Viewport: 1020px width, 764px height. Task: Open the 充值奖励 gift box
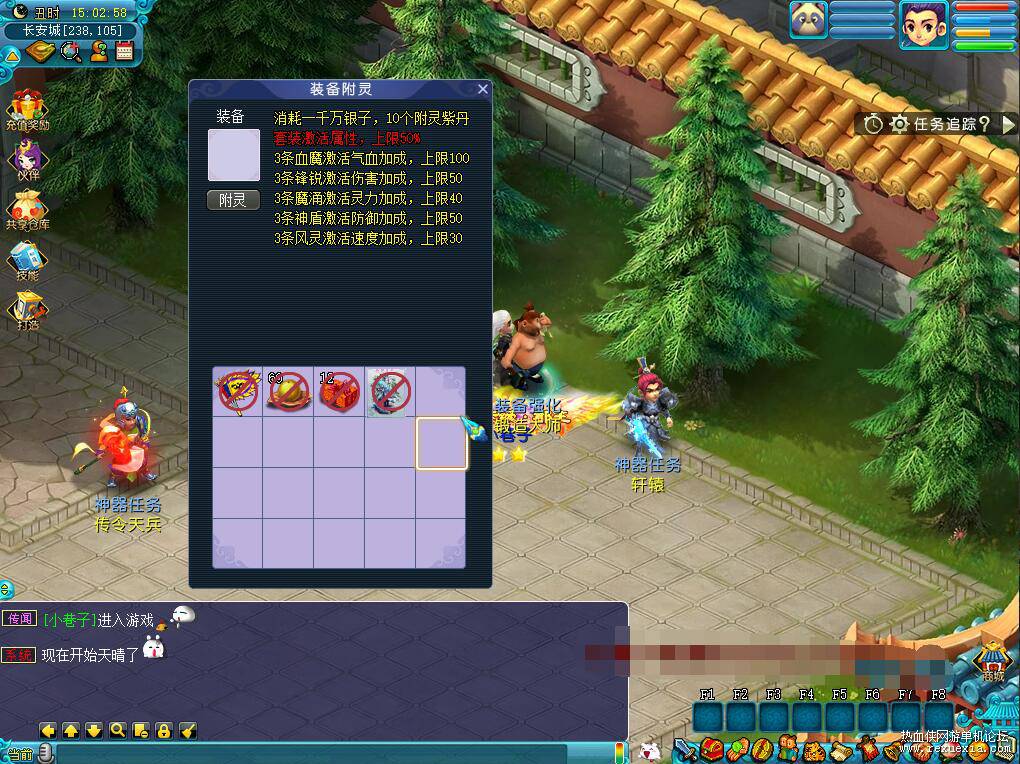pos(27,106)
